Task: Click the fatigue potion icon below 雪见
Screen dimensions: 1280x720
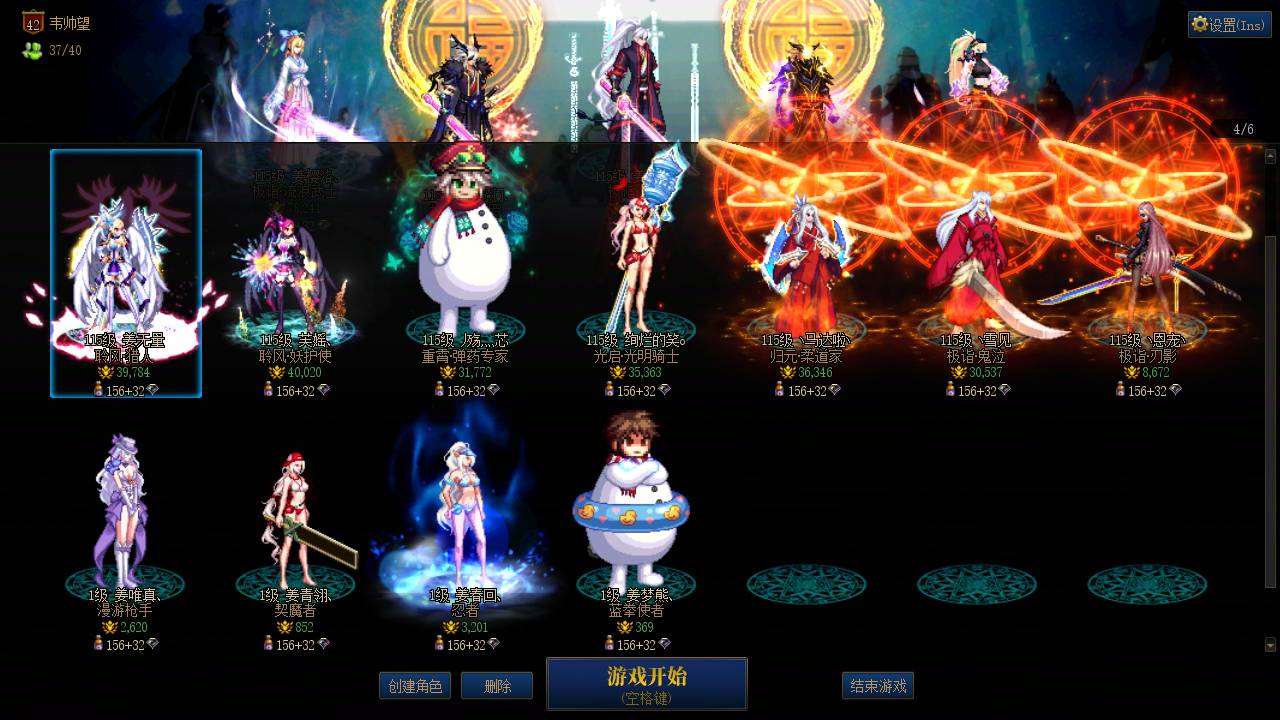Action: 950,390
